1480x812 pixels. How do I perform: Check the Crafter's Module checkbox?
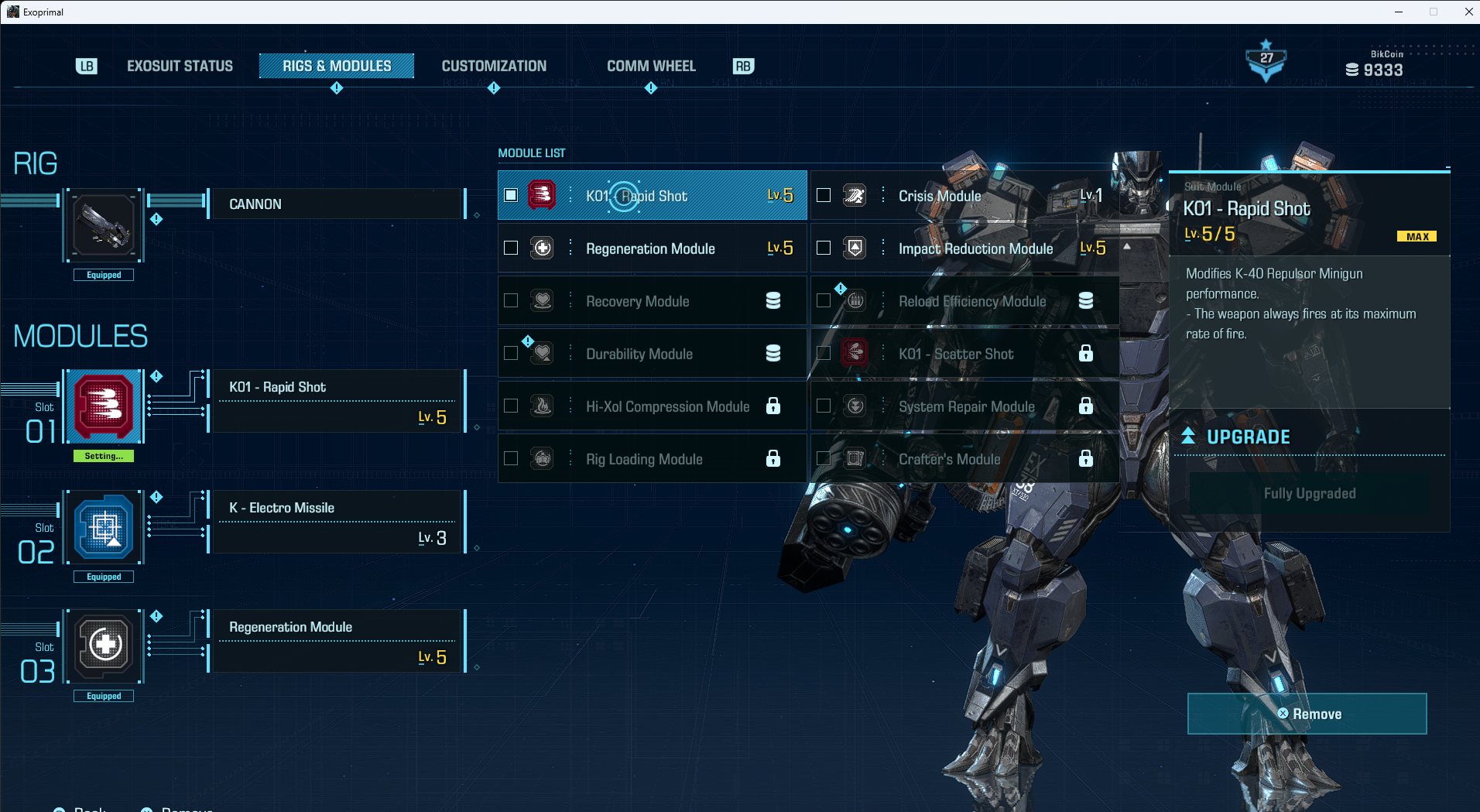point(824,458)
